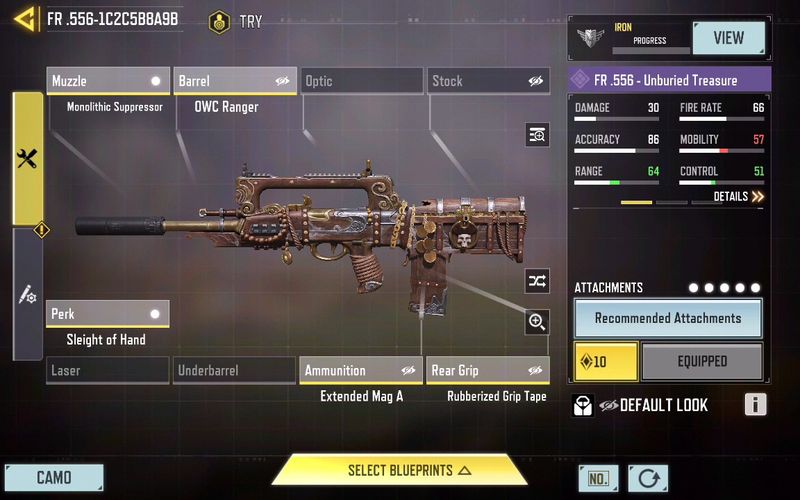This screenshot has height=500, width=800.
Task: Click the VIEW progress button
Action: 728,38
